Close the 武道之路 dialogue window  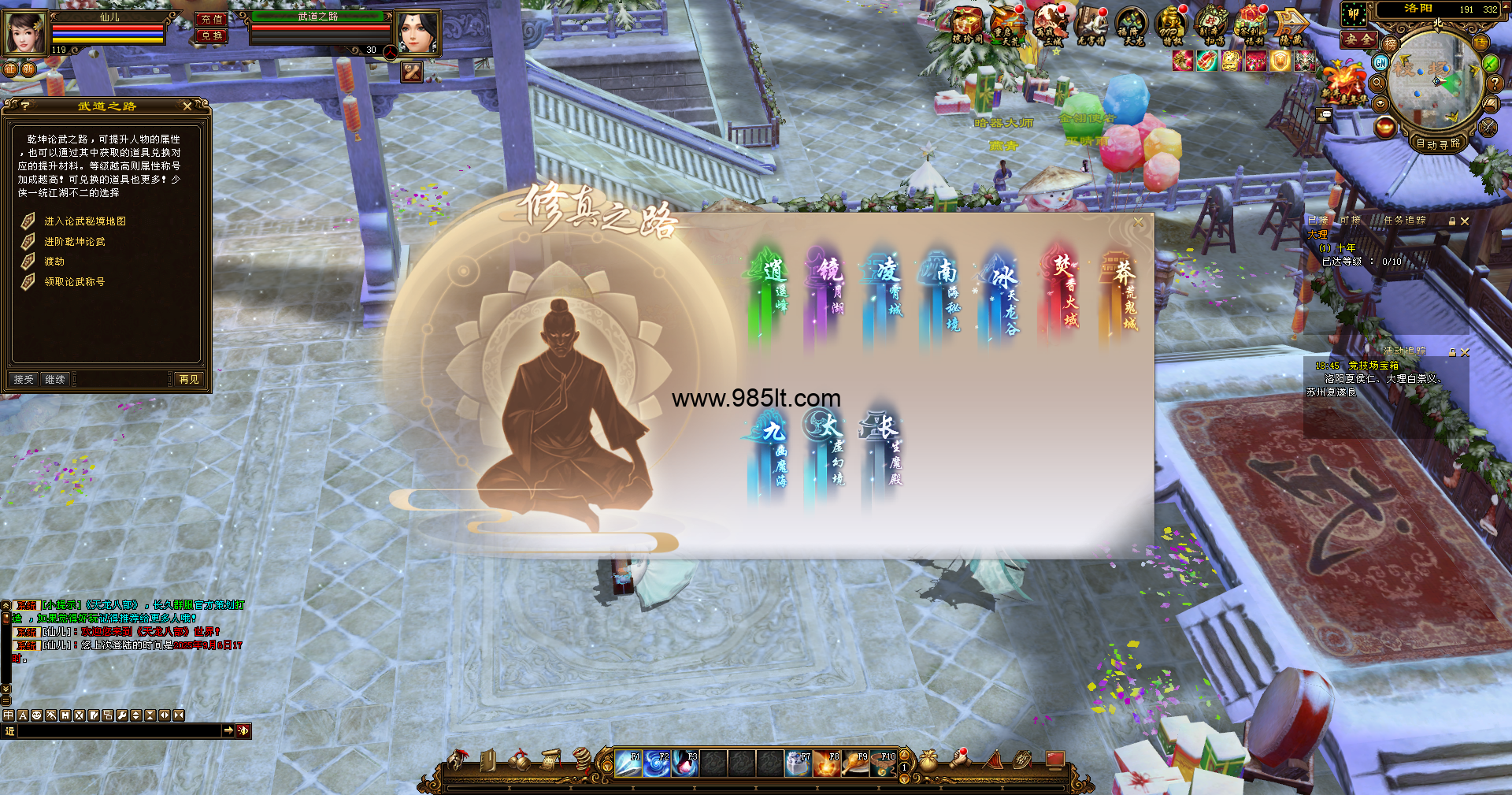[187, 106]
